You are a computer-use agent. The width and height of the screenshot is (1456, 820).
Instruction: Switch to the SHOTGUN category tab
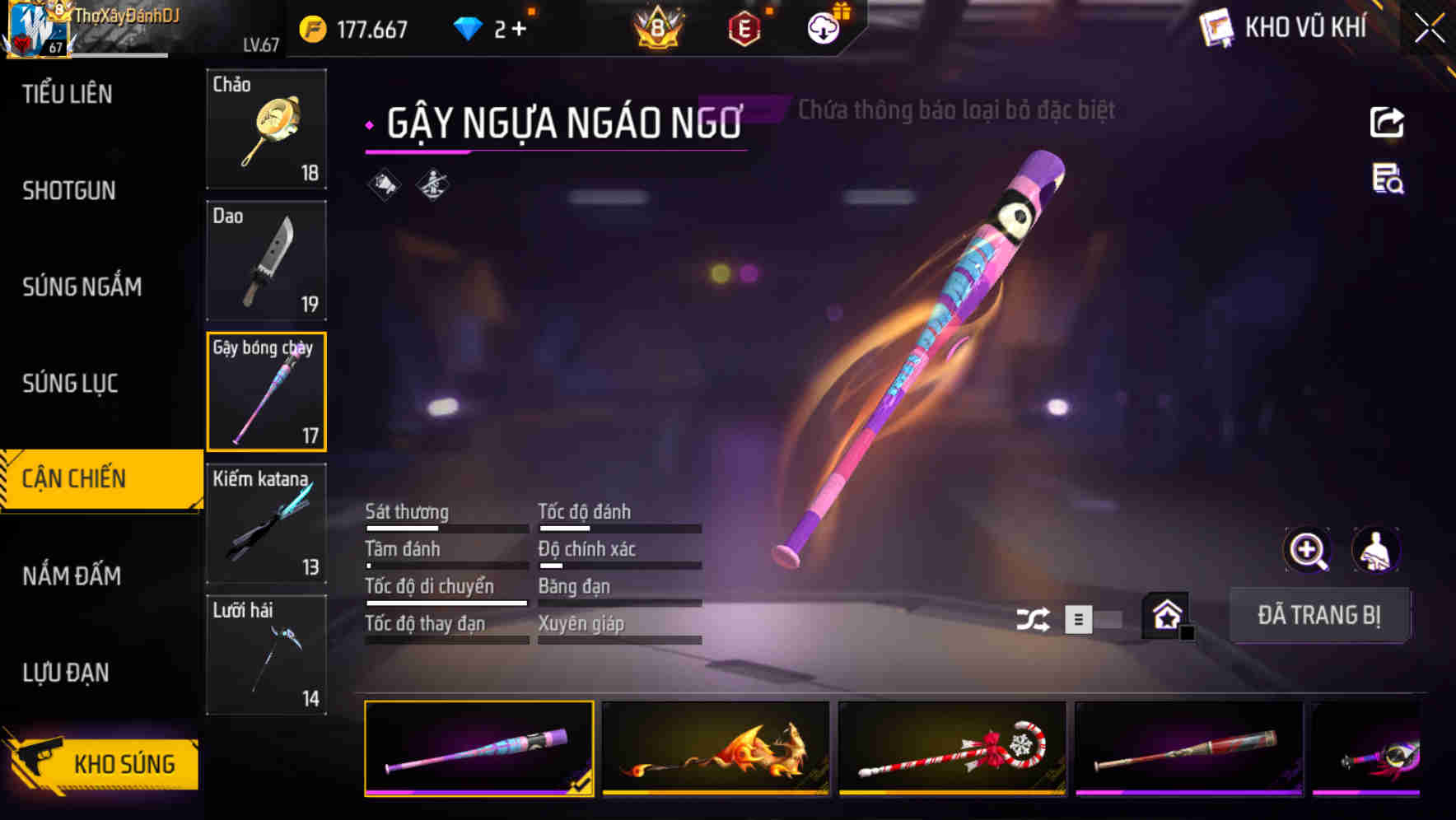point(66,191)
